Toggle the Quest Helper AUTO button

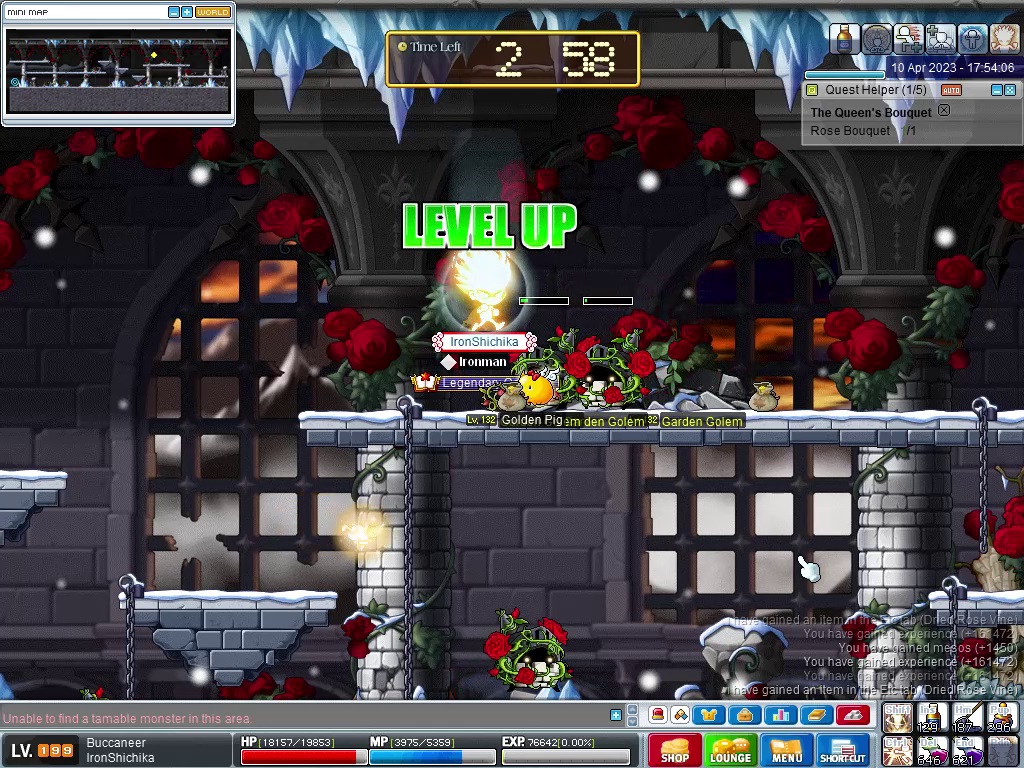click(x=951, y=90)
